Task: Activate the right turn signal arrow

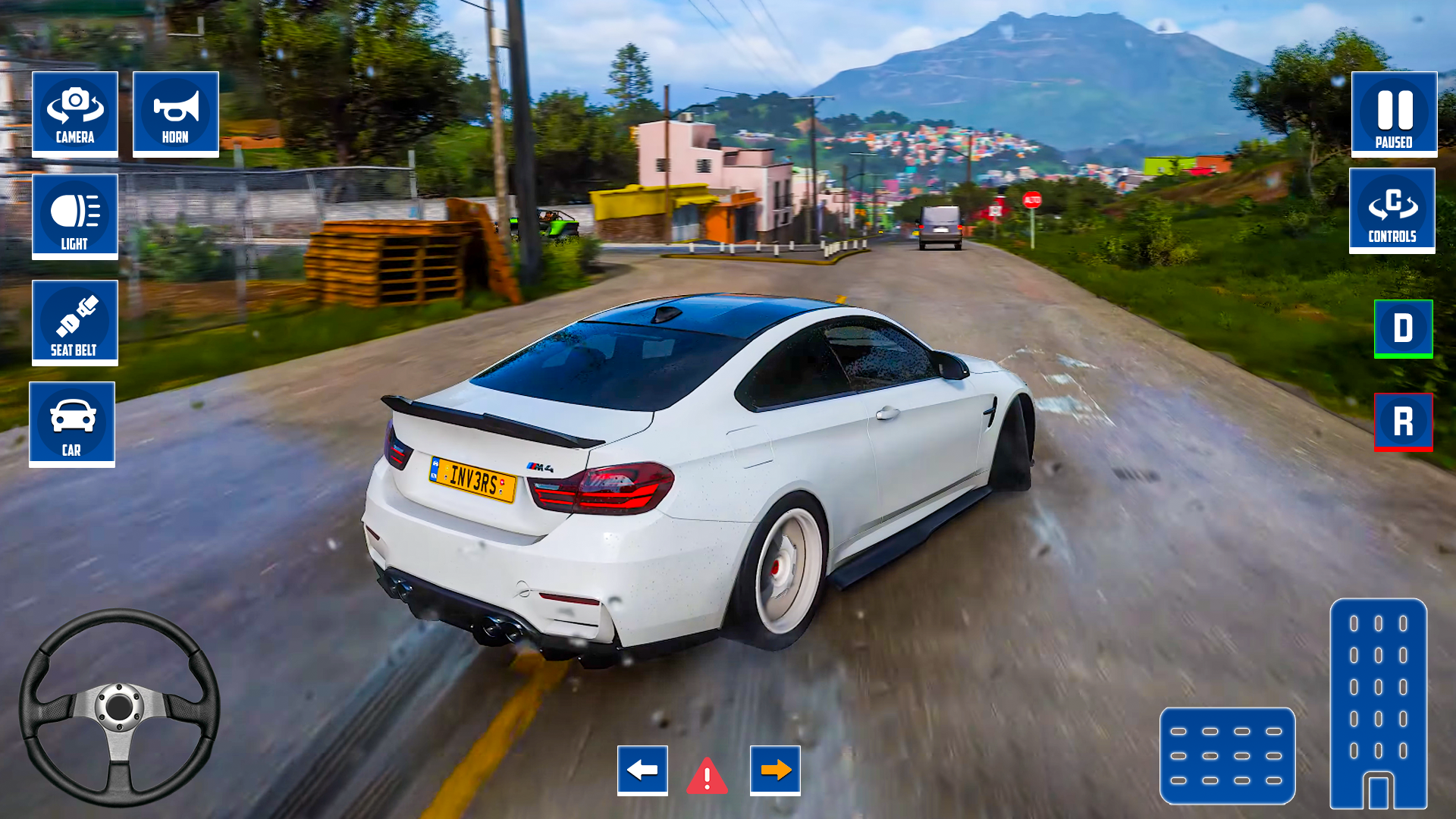Action: click(x=775, y=770)
